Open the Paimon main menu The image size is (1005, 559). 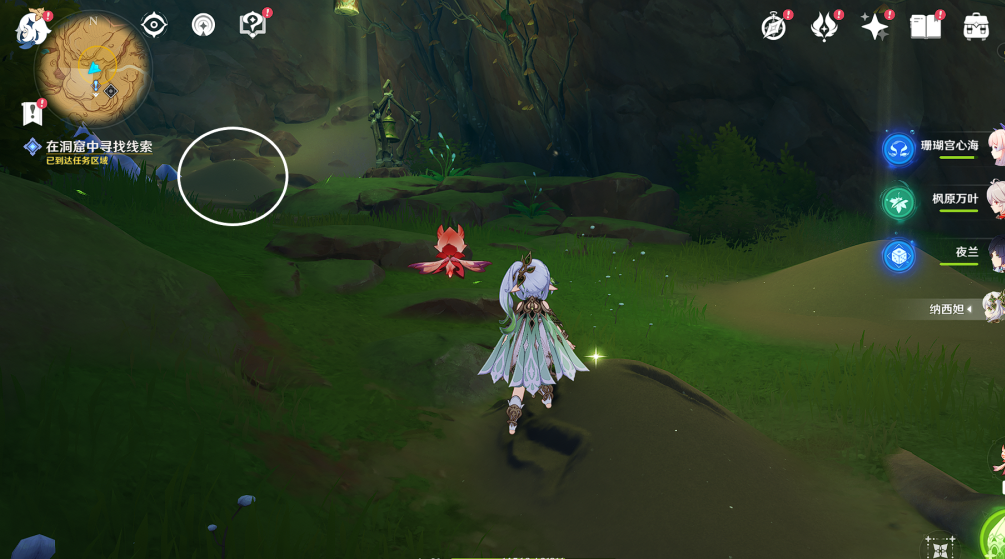(32, 28)
